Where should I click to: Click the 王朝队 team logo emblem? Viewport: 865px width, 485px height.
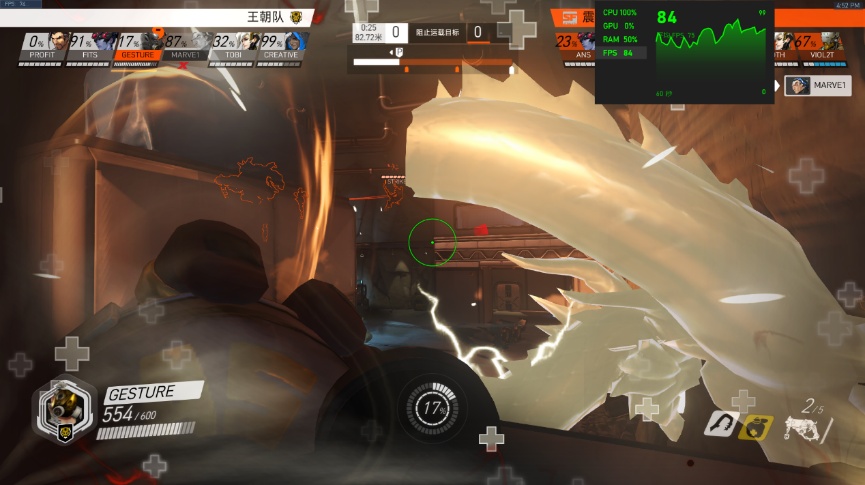coord(296,17)
